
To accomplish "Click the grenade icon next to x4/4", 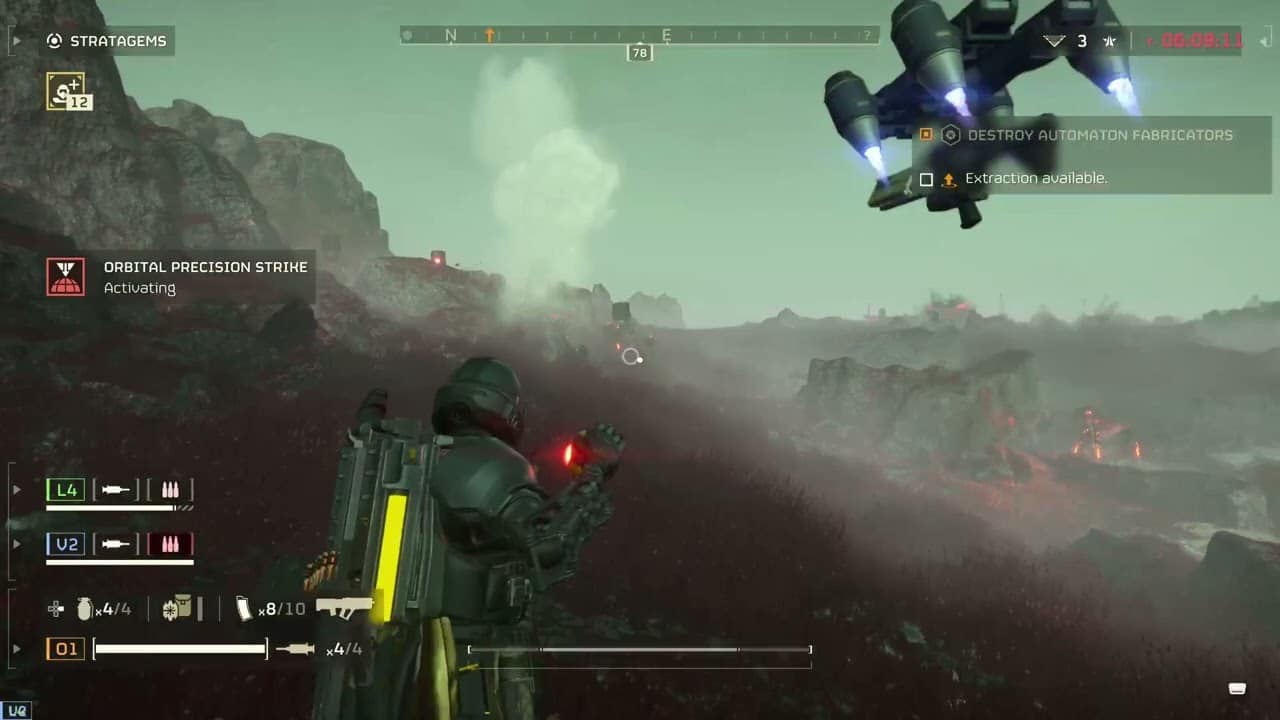I will (x=85, y=608).
